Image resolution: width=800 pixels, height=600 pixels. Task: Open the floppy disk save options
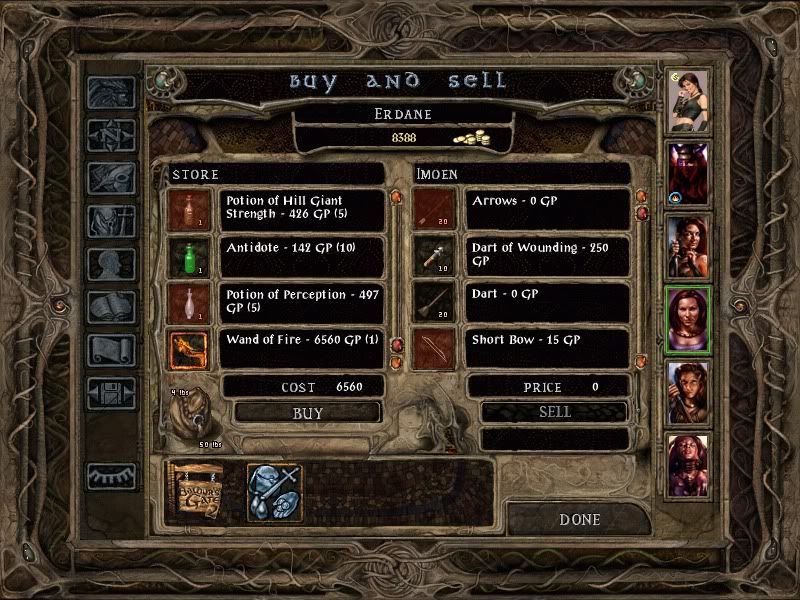click(x=110, y=392)
